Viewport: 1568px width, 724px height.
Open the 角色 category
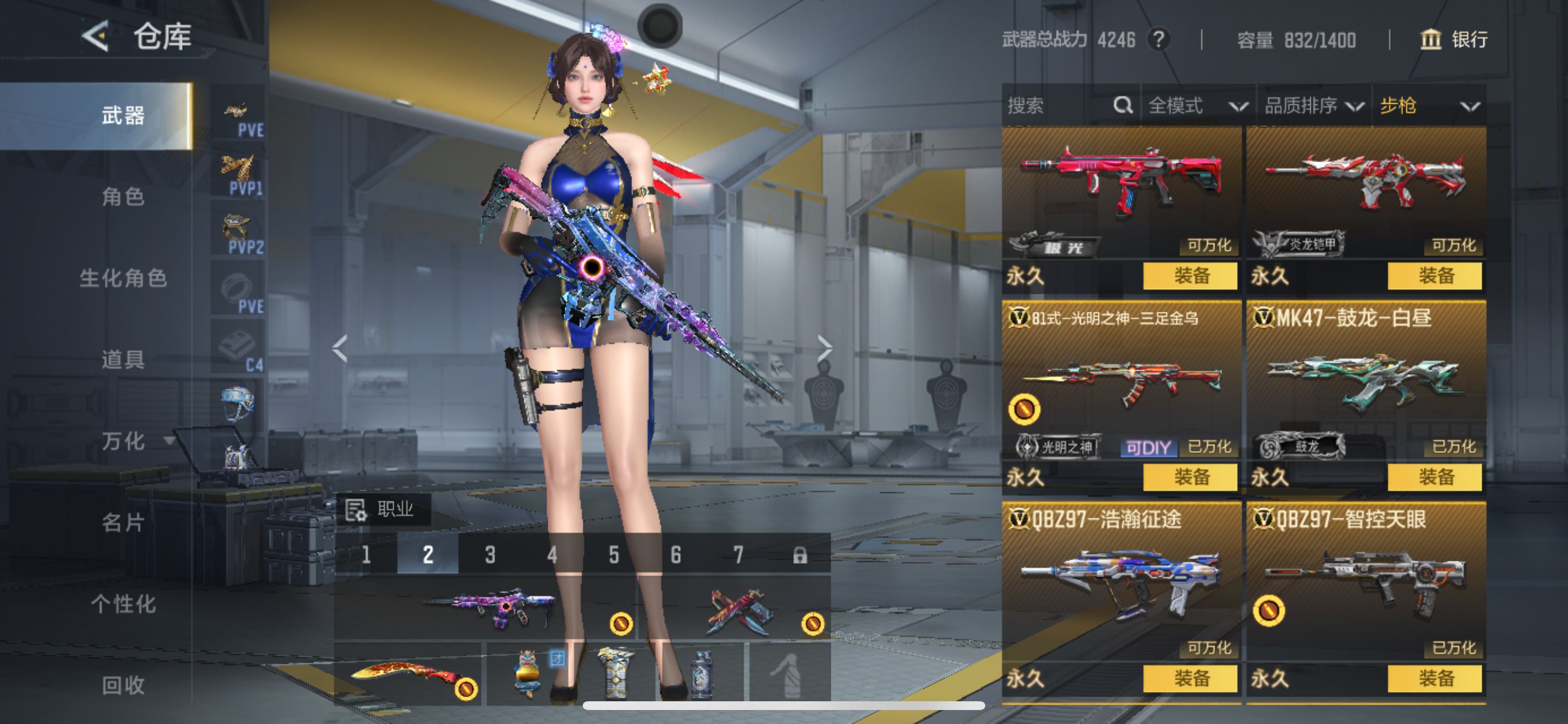(123, 196)
